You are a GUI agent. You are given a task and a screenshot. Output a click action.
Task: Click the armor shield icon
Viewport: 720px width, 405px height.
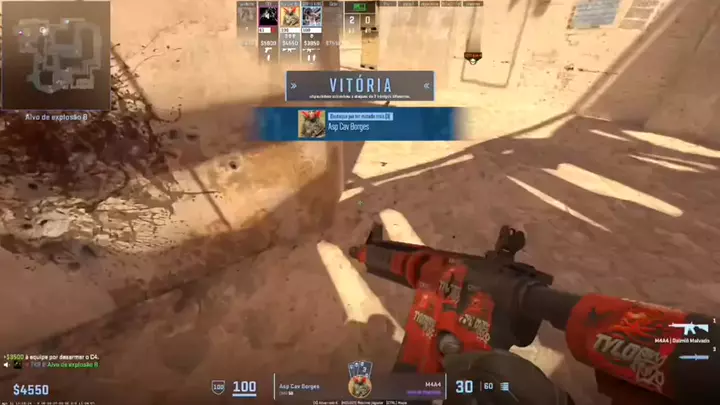click(x=218, y=387)
